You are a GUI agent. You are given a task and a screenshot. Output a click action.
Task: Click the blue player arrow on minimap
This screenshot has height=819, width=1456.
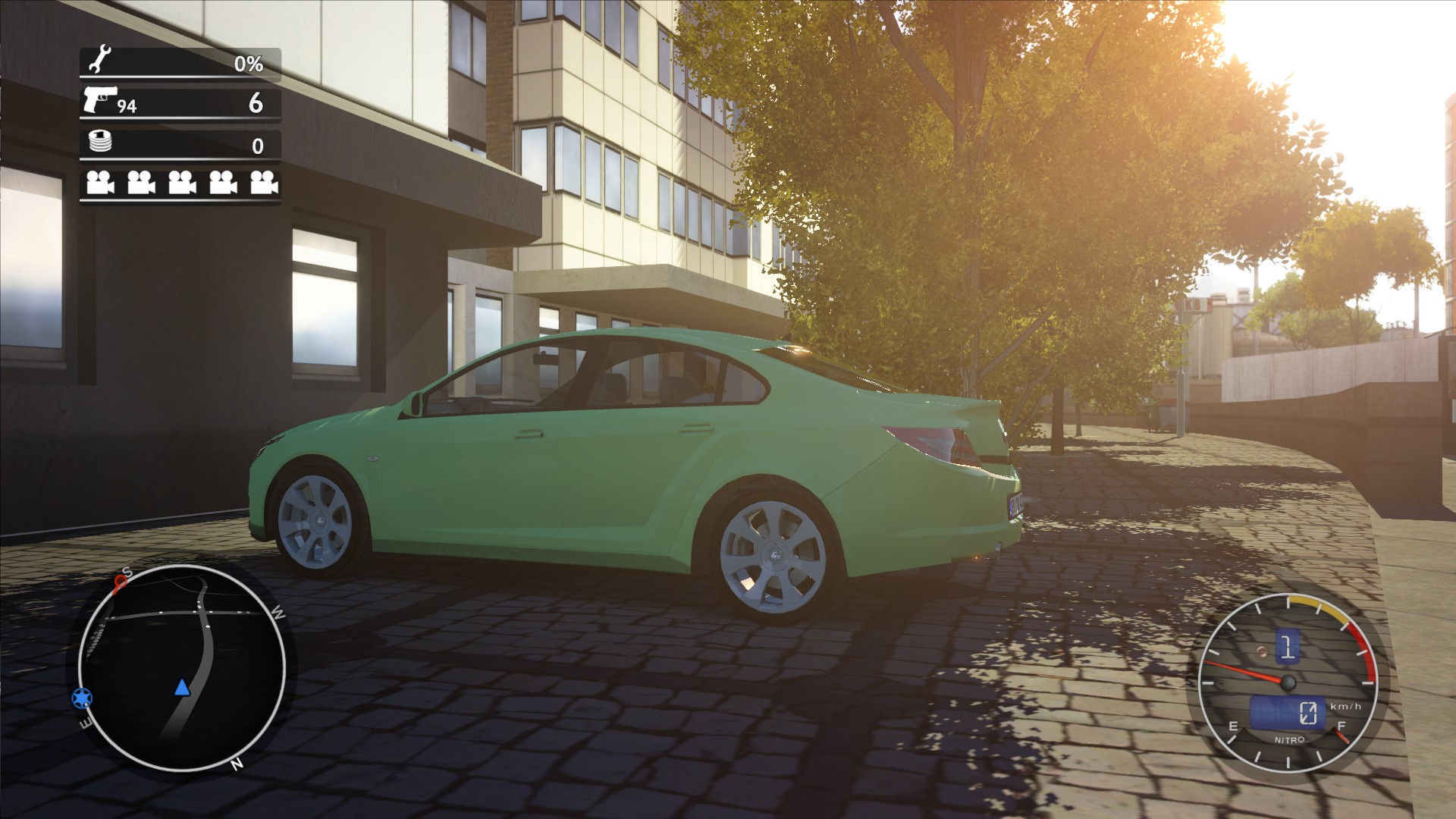click(181, 688)
